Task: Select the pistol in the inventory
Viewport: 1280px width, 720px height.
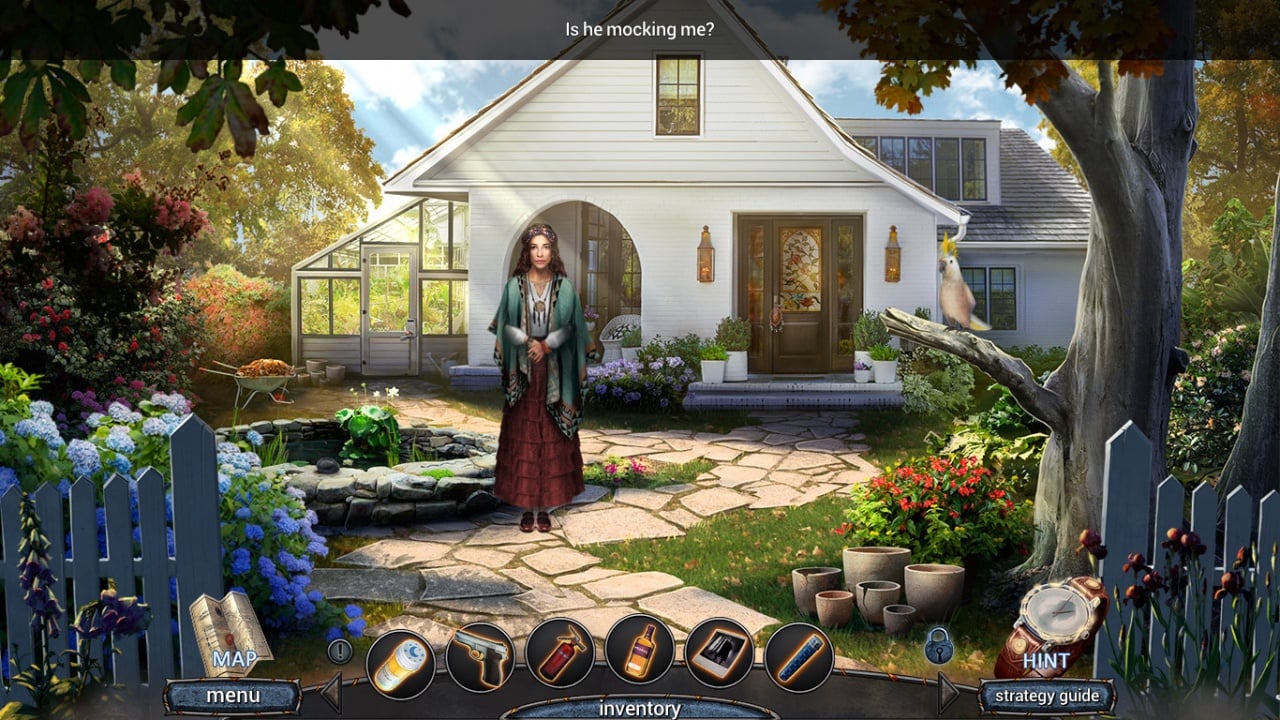Action: tap(480, 659)
